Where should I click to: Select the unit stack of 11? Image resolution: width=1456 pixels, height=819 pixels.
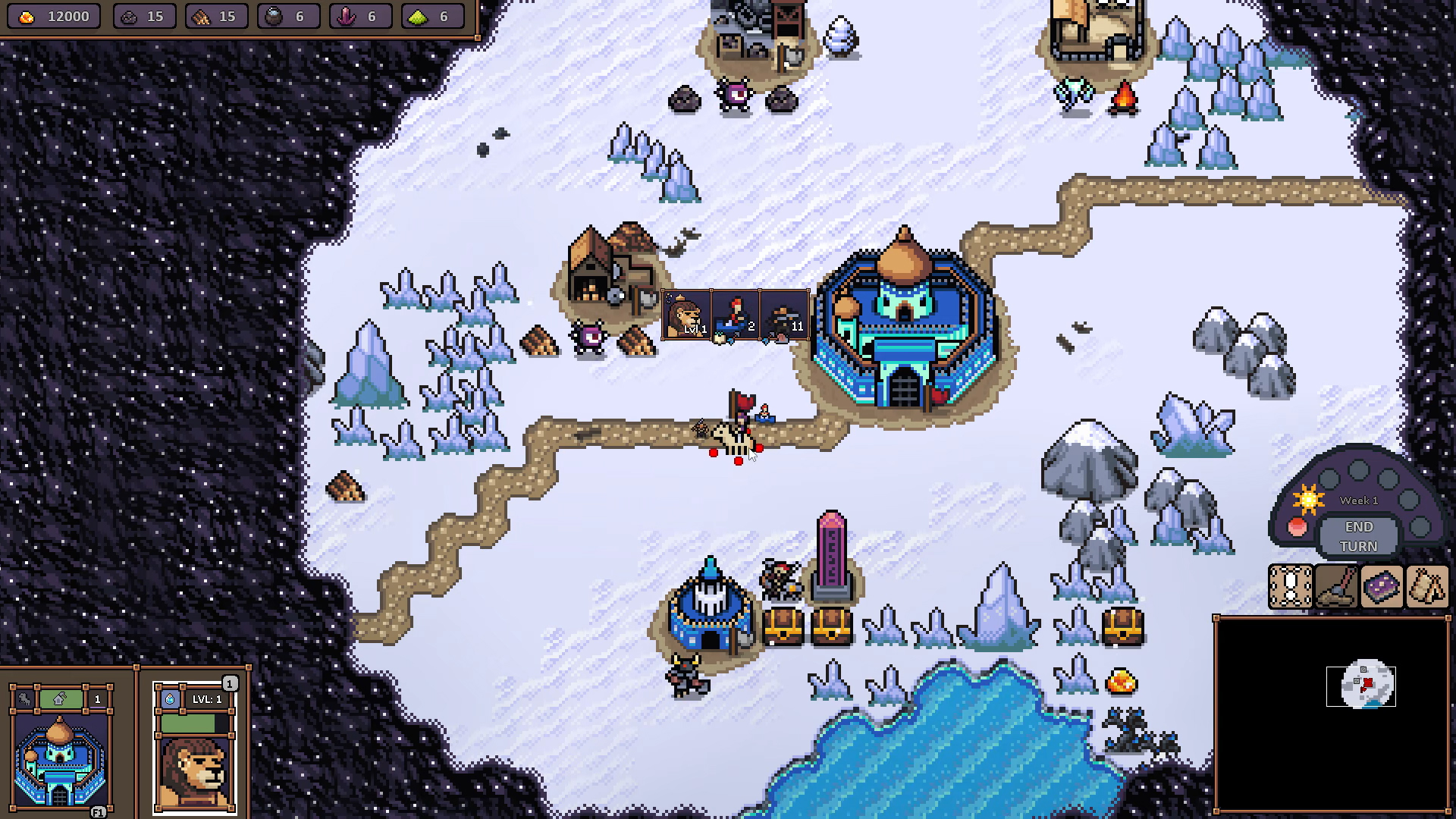[x=784, y=315]
